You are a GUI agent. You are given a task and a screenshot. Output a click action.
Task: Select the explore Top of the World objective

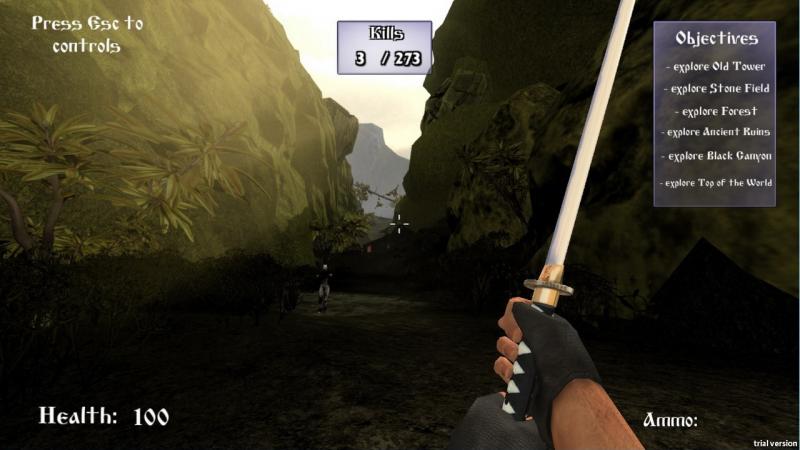tap(716, 183)
